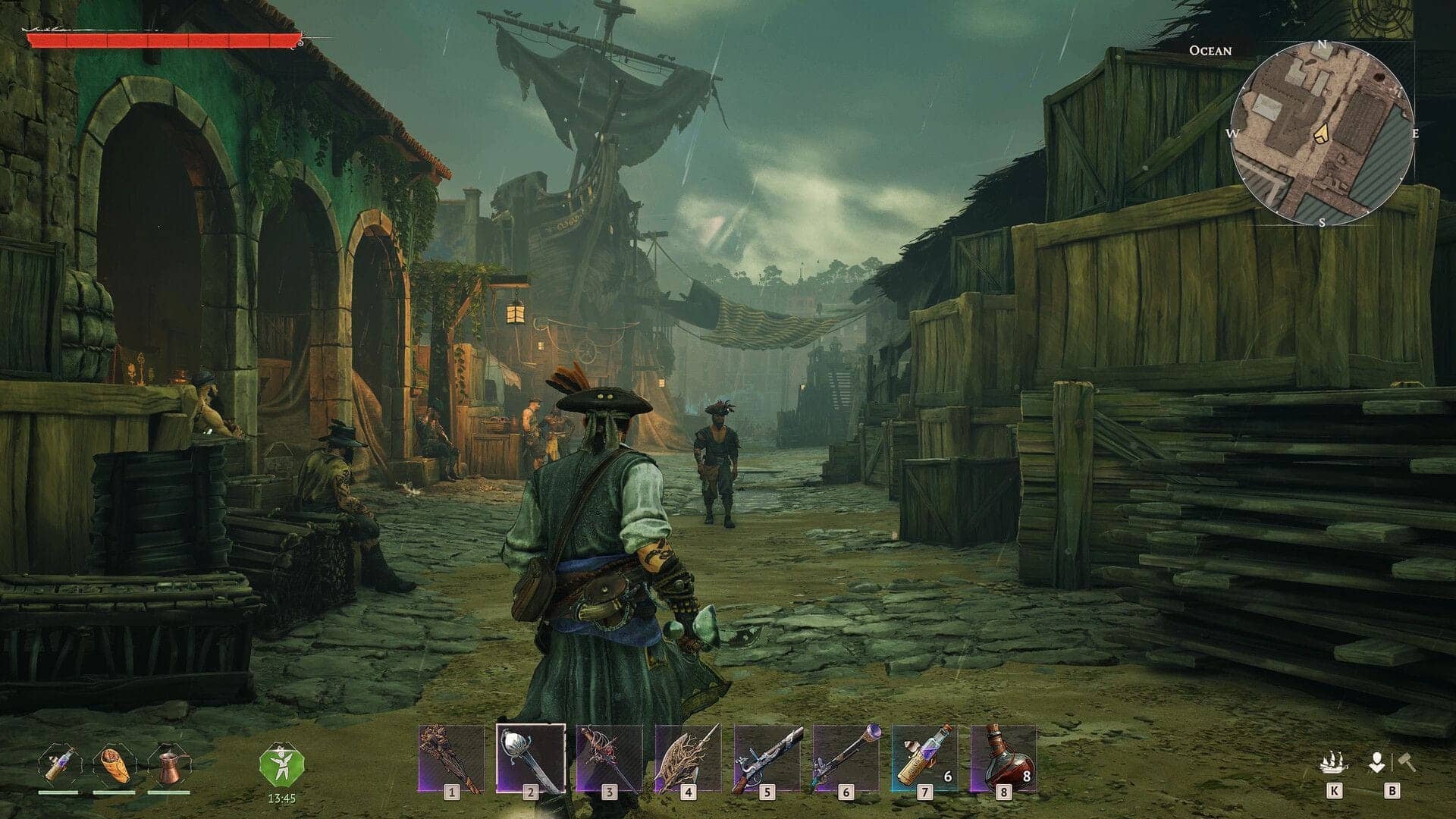1456x819 pixels.
Task: Click the Ocean label beside the minimap
Action: click(1210, 52)
